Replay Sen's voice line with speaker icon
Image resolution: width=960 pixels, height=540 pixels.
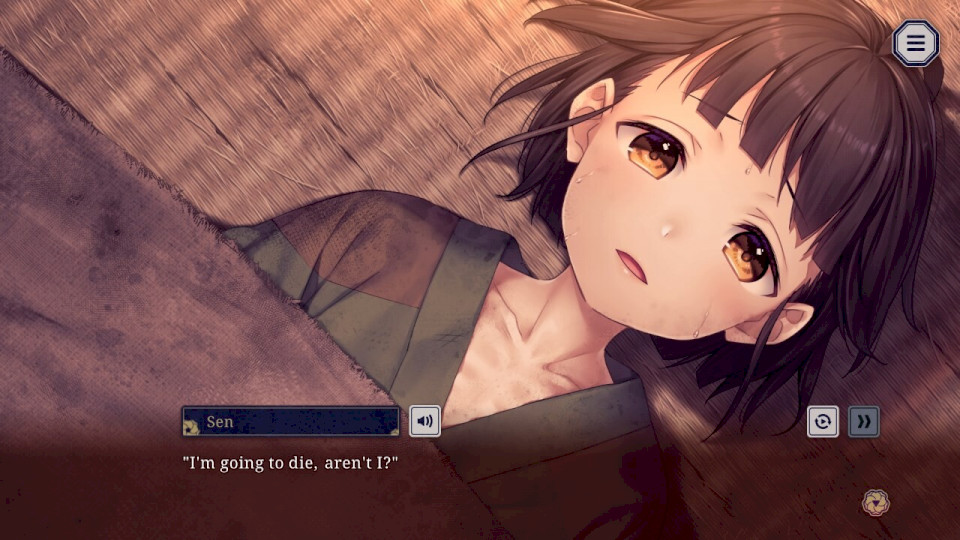425,421
